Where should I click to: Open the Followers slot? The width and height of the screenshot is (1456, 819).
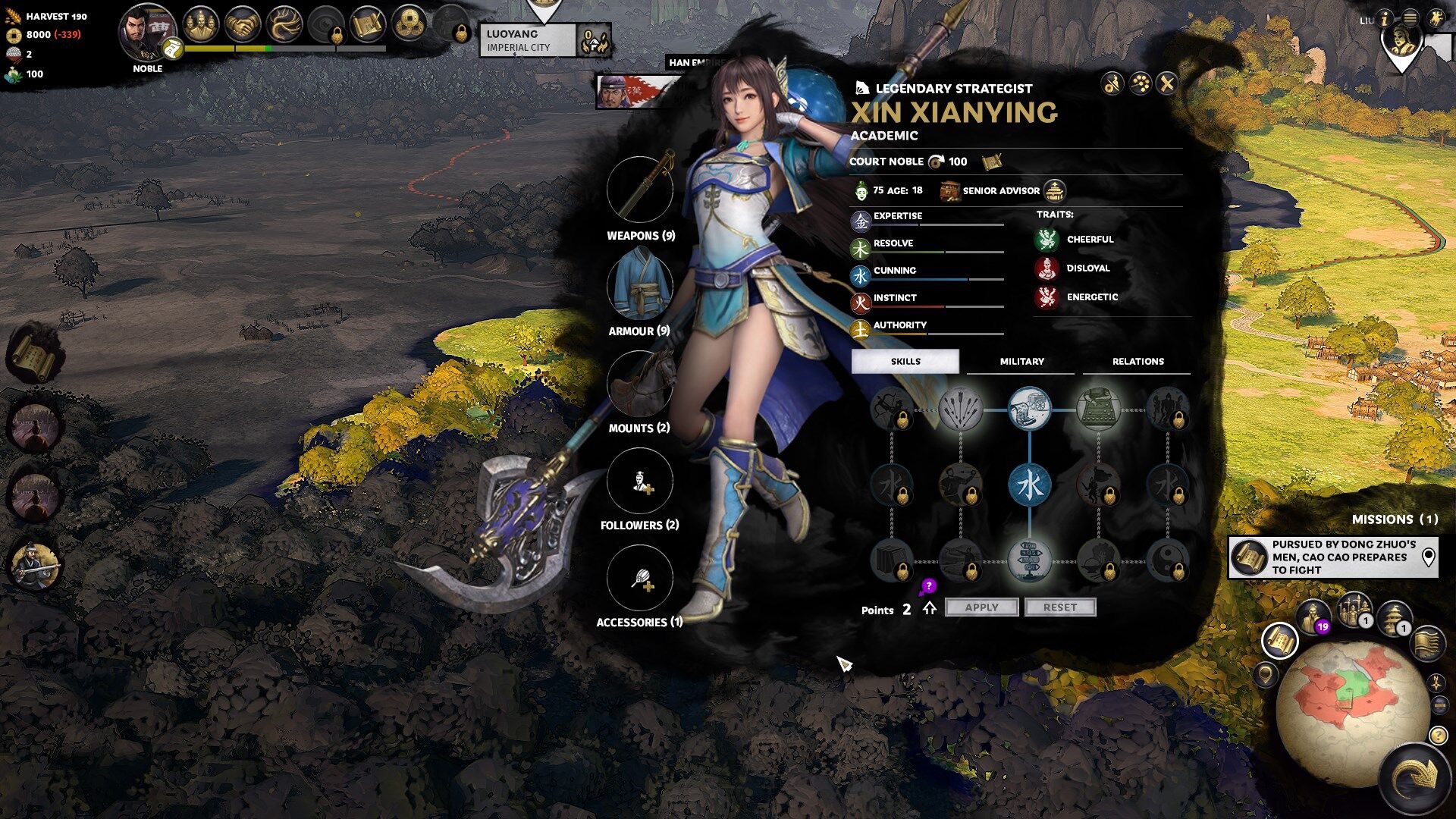(640, 481)
